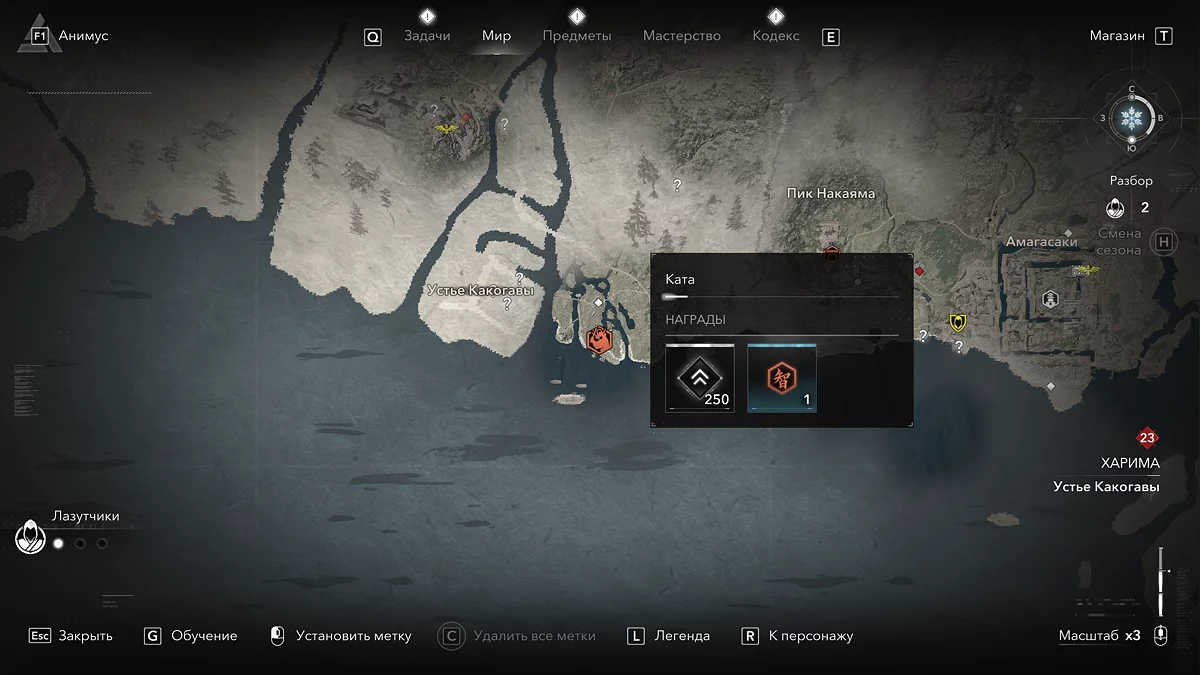
Task: Go to the Мастерство tab
Action: pyautogui.click(x=681, y=36)
